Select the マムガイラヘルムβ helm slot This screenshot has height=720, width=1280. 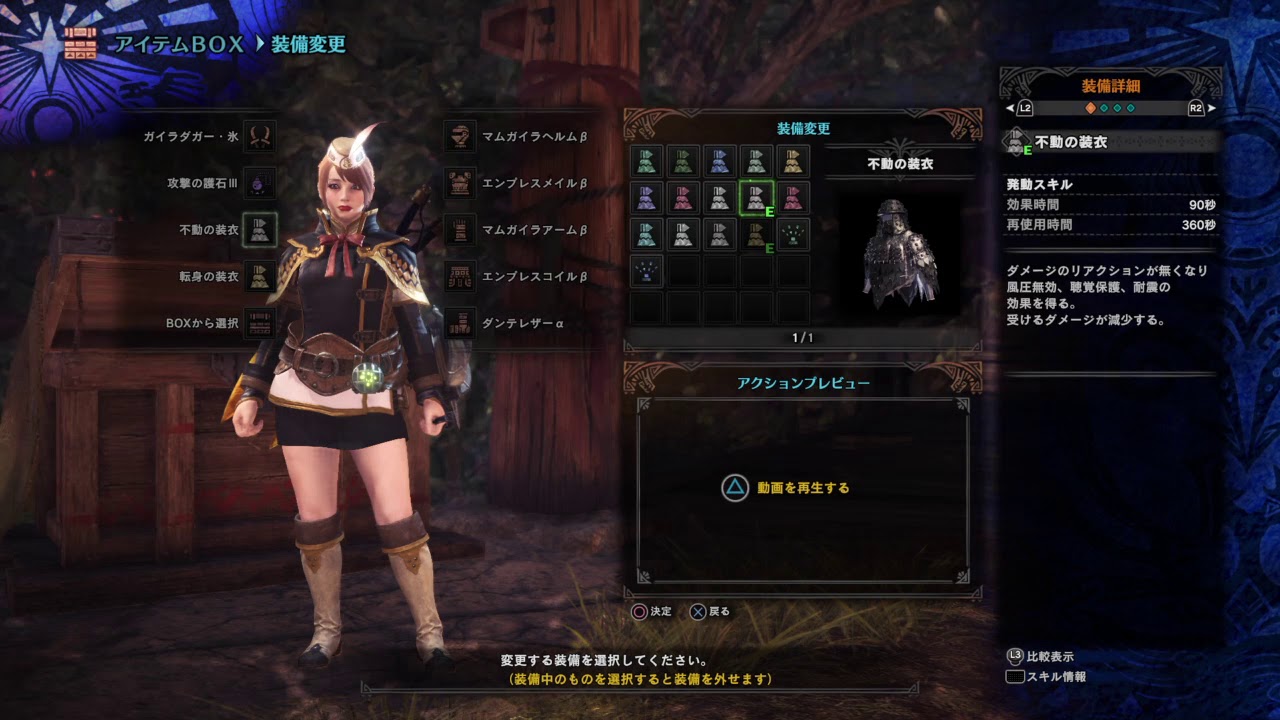pyautogui.click(x=461, y=136)
